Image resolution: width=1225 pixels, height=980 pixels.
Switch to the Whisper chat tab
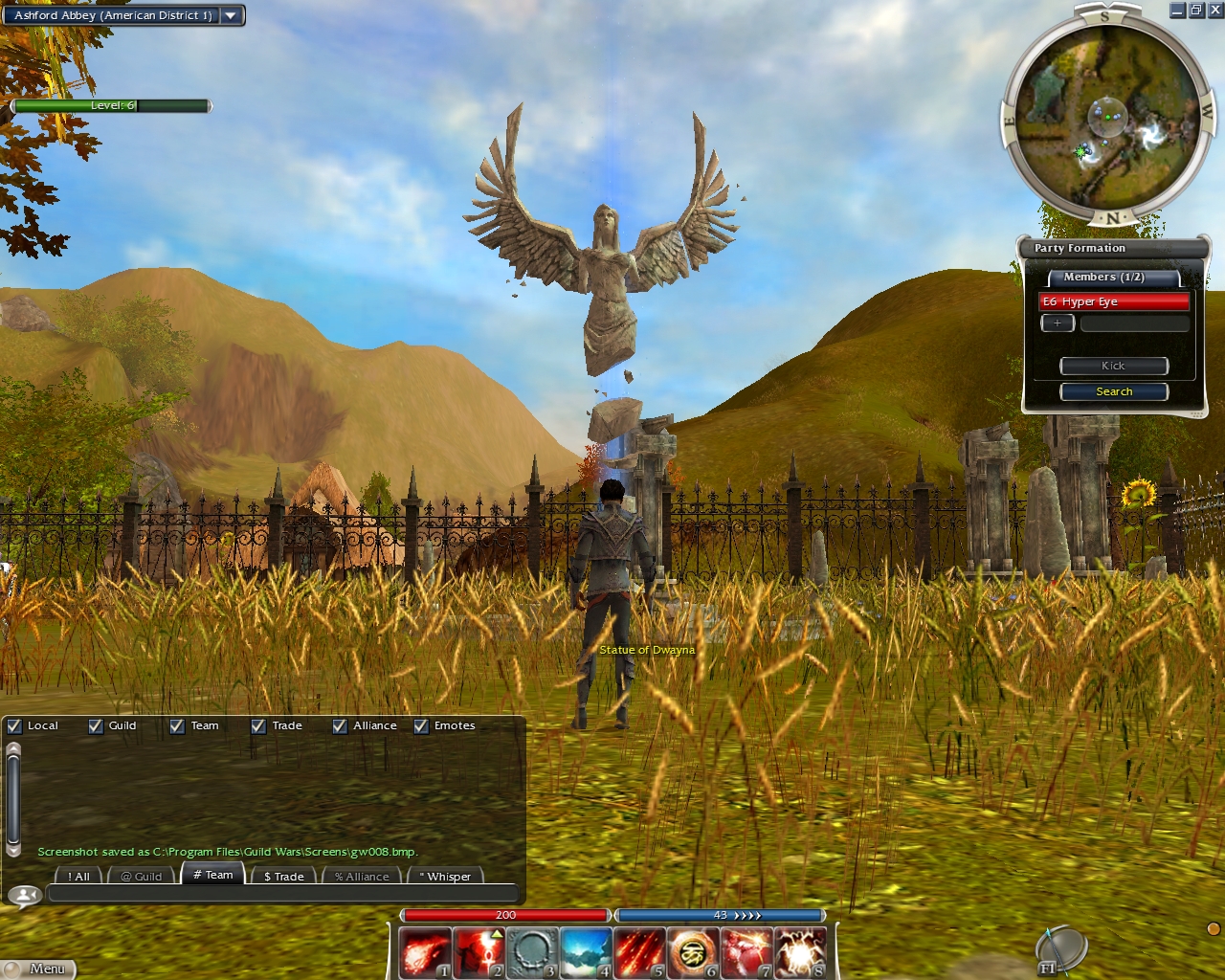click(x=445, y=876)
